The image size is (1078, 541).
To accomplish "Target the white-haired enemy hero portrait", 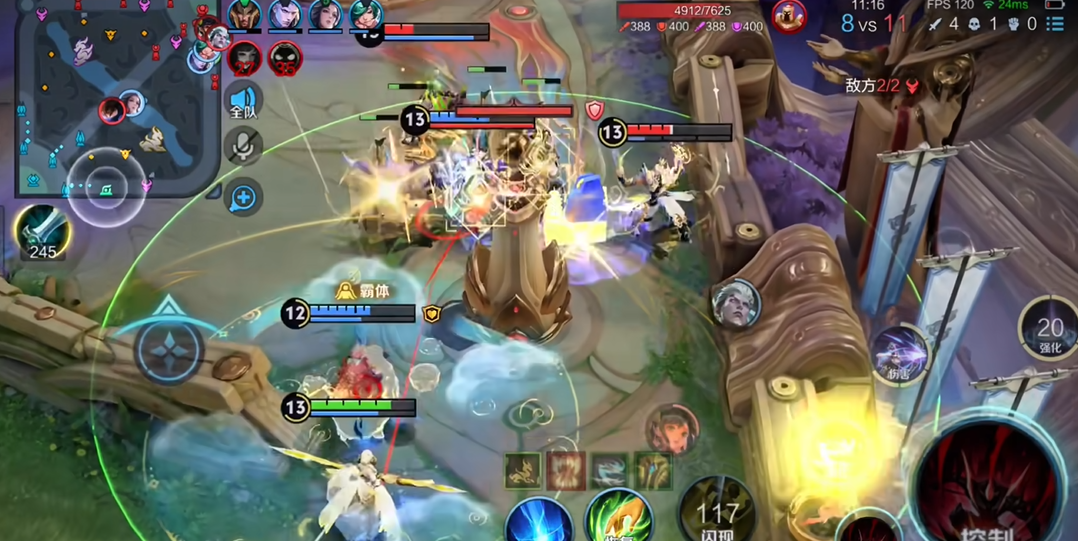I will tap(736, 304).
